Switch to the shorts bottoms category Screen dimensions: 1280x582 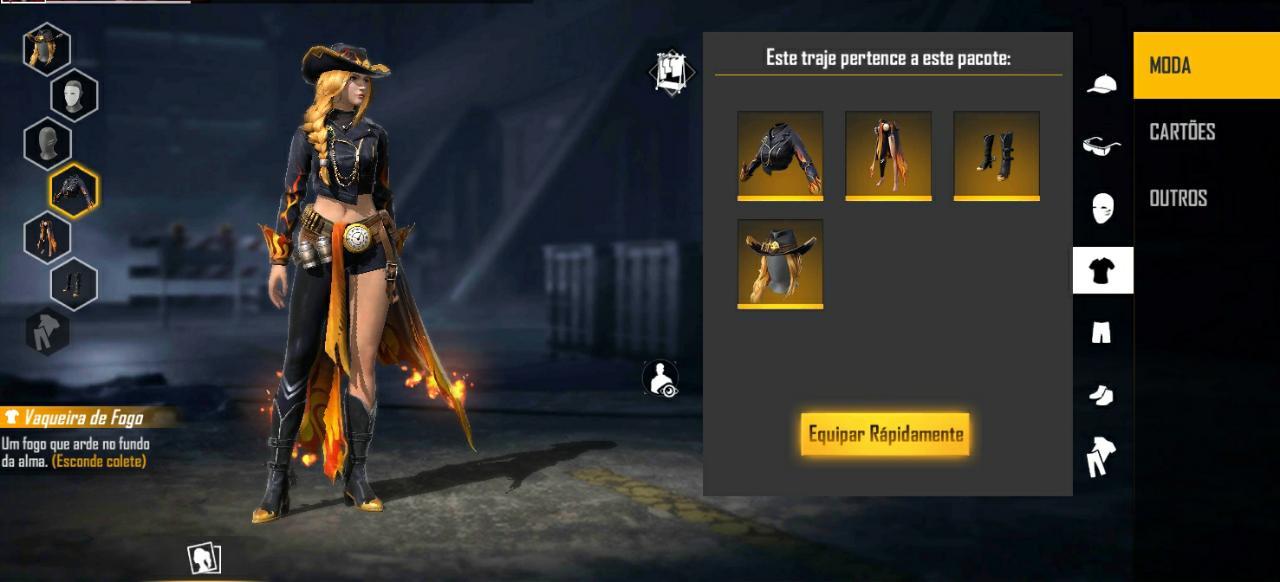(x=1102, y=333)
